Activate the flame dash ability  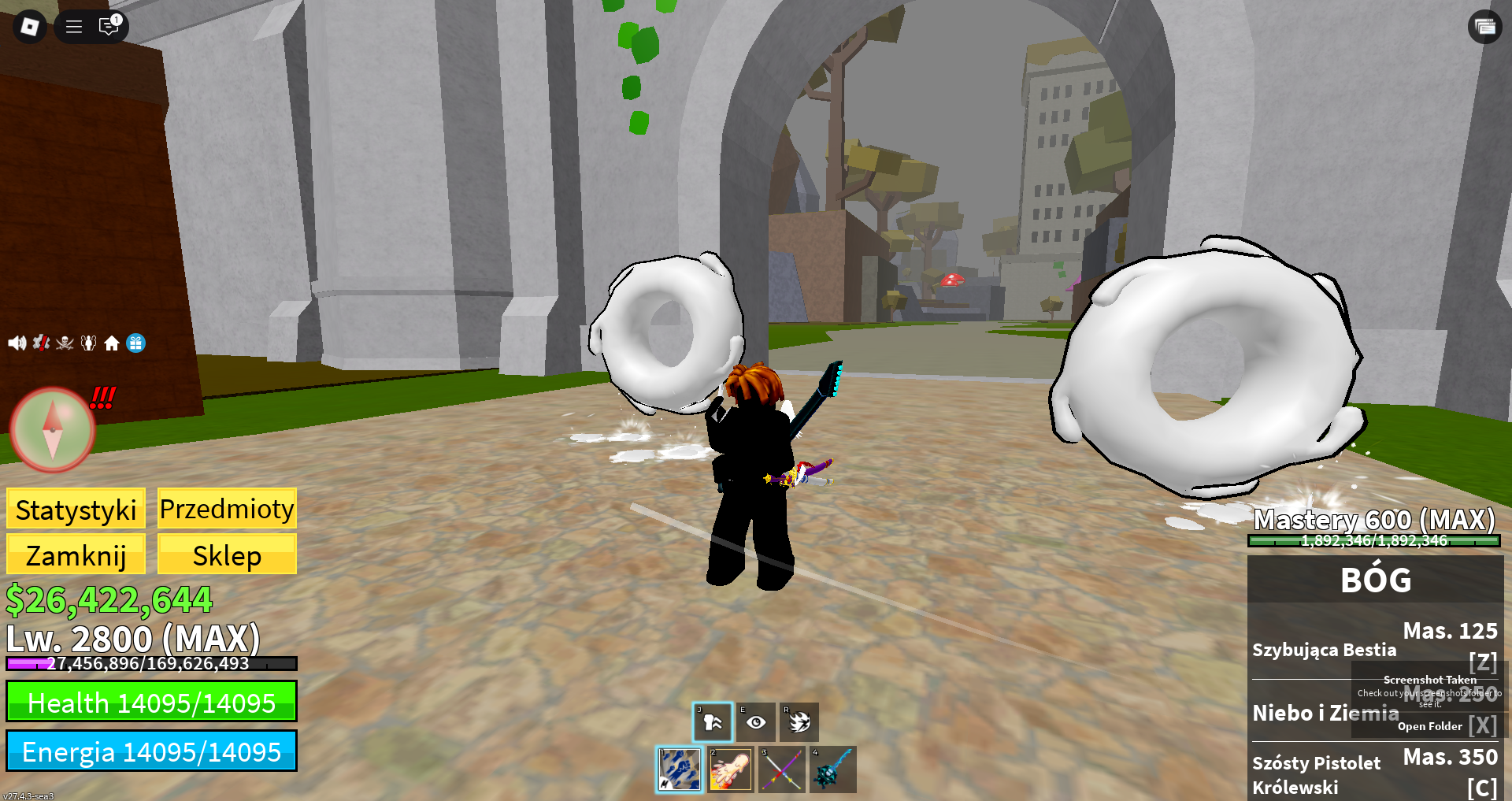tap(799, 722)
